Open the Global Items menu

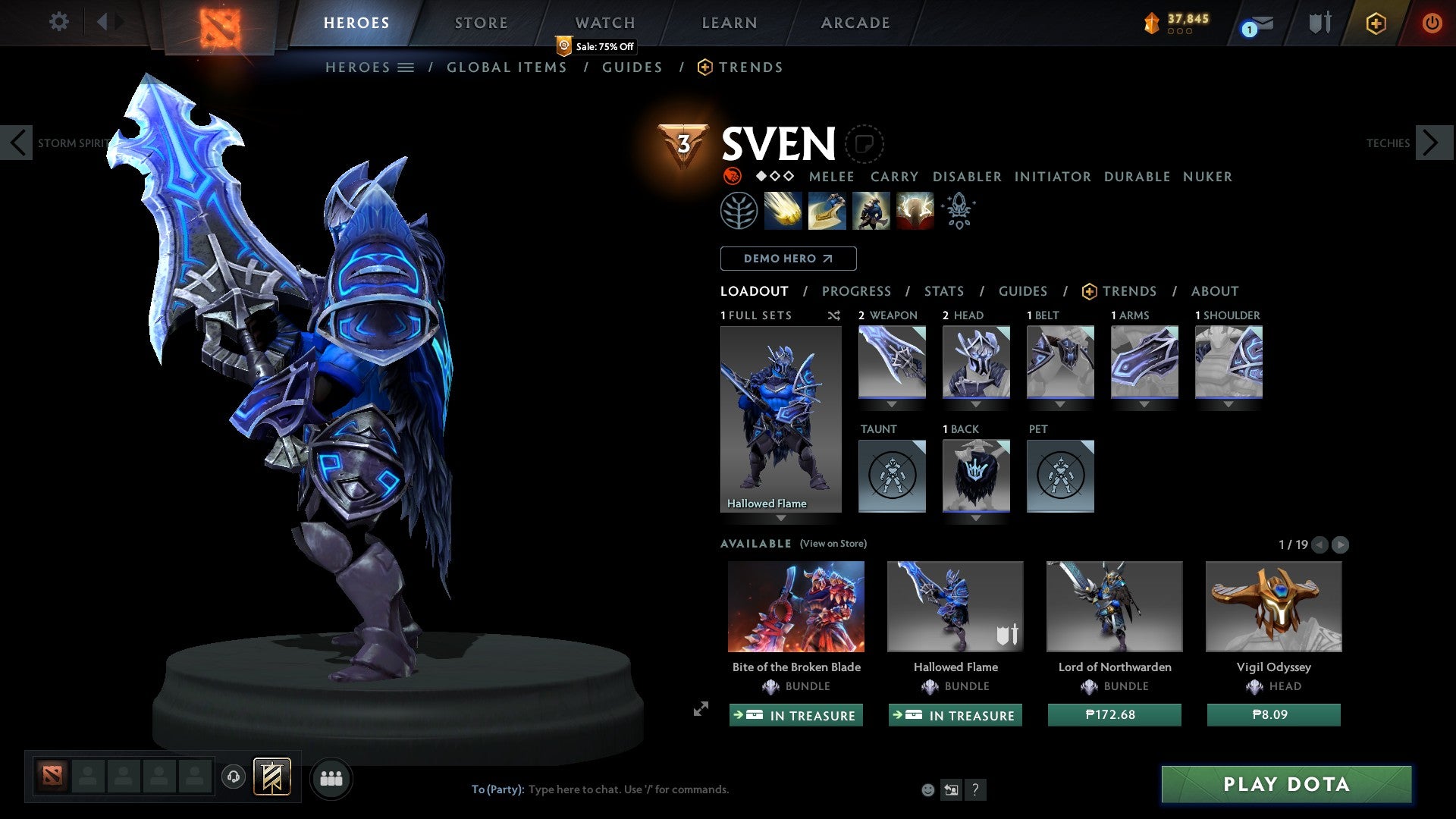pyautogui.click(x=507, y=67)
